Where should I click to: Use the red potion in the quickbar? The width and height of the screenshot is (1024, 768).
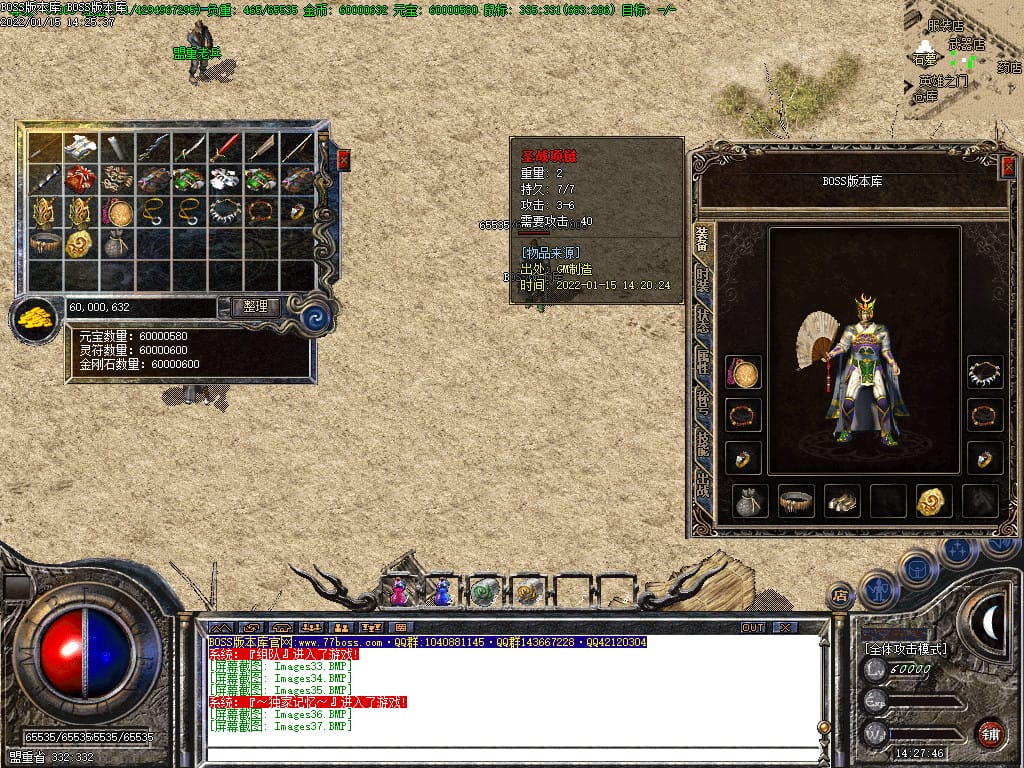(399, 592)
